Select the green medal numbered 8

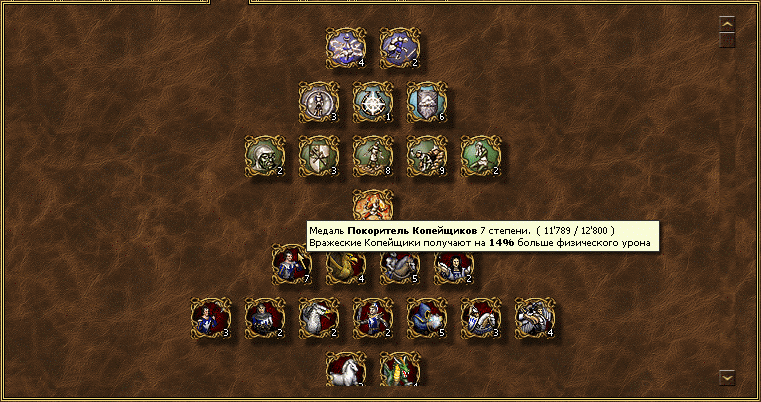click(373, 155)
